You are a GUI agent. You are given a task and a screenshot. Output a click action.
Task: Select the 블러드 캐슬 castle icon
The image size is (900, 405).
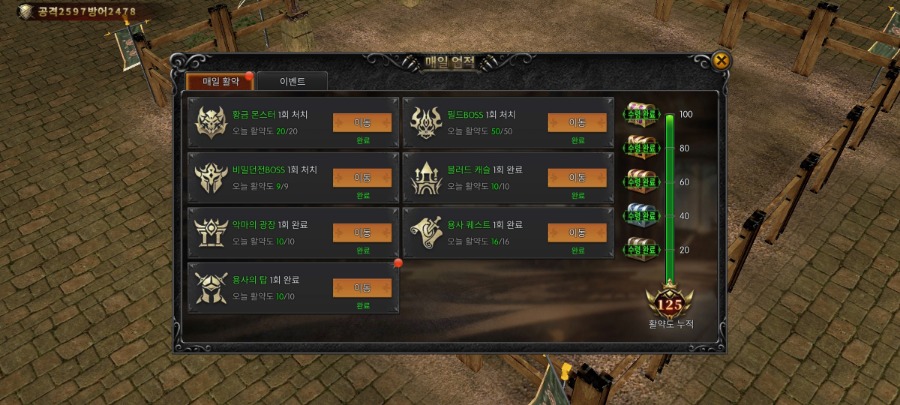click(427, 178)
